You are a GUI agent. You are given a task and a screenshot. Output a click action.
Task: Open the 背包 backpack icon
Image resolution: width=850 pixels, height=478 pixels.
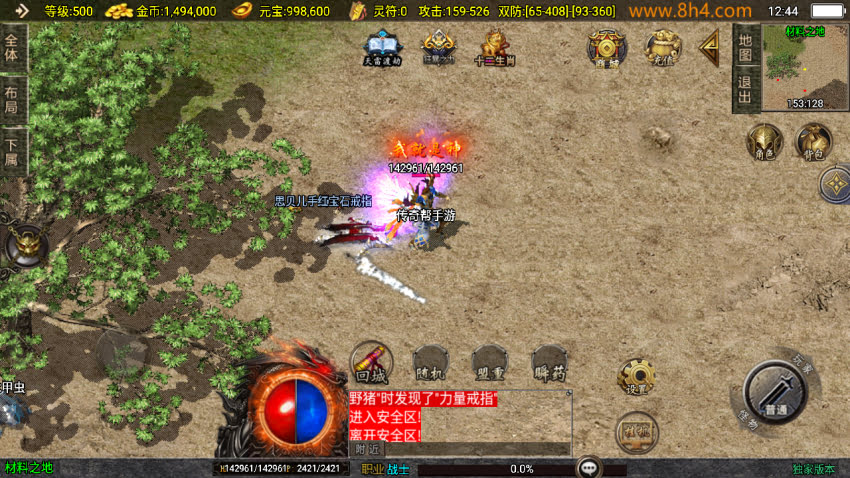(x=813, y=142)
